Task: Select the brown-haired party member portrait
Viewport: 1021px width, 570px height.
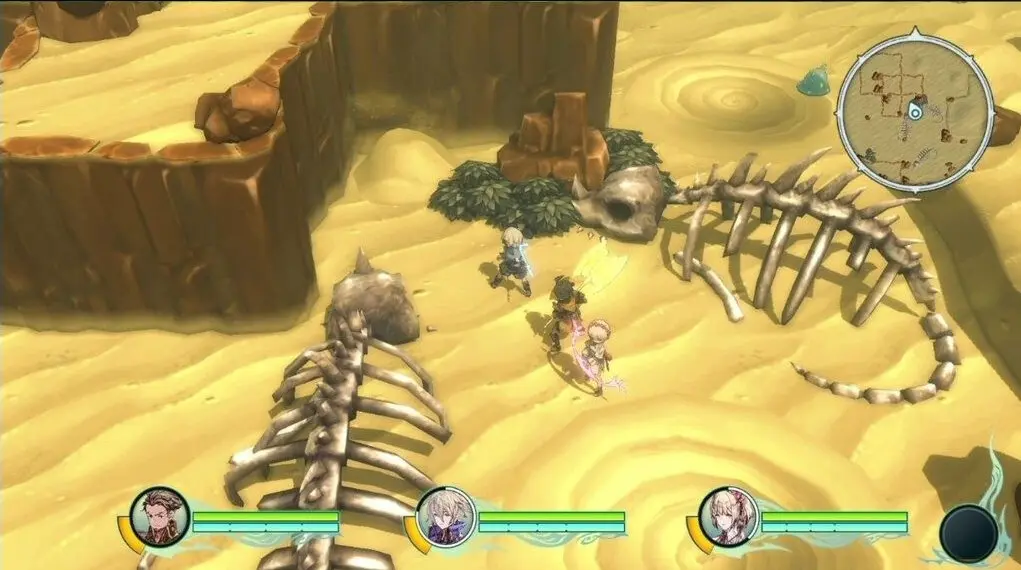Action: (x=164, y=517)
